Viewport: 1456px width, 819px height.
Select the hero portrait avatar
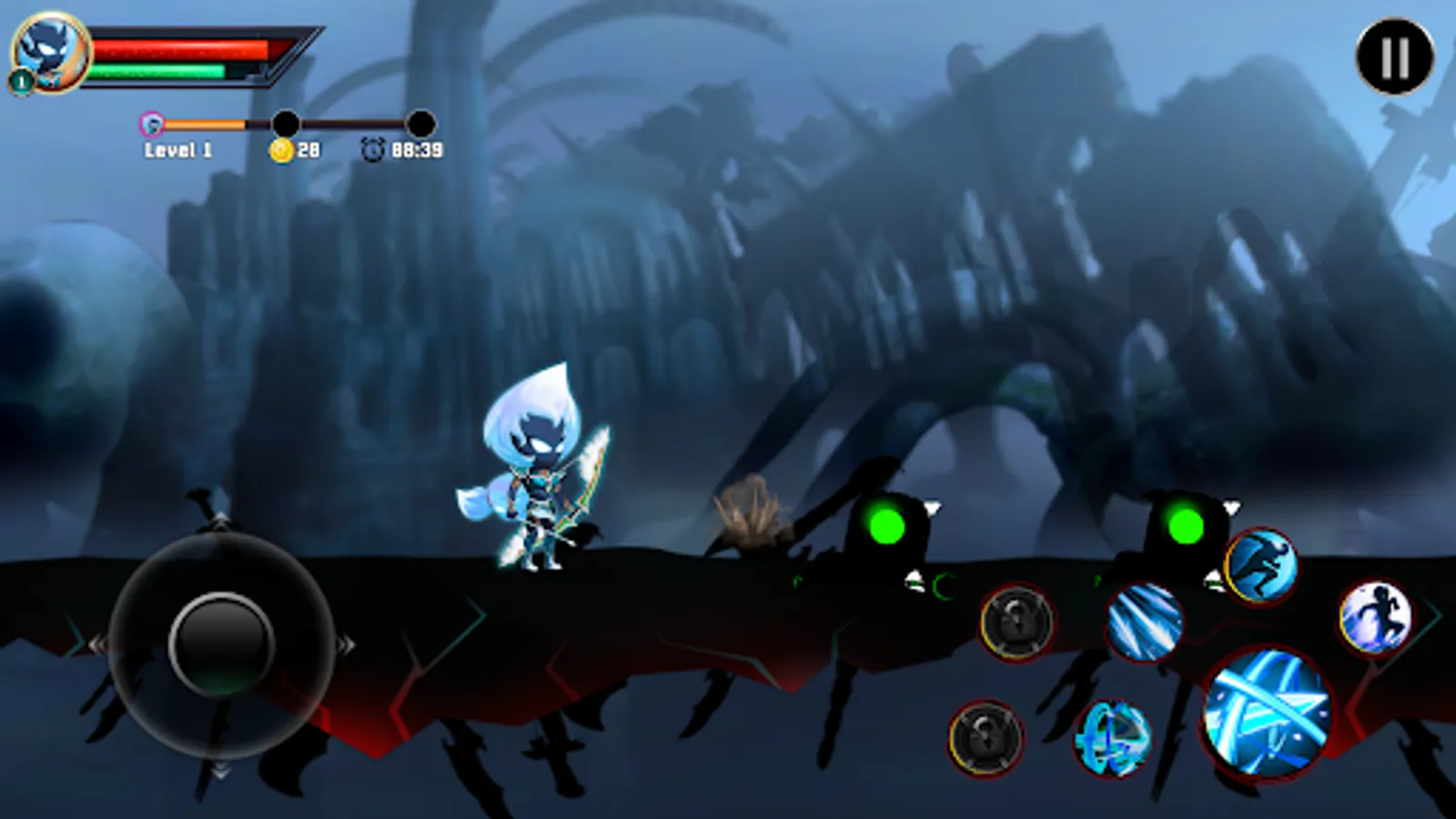click(52, 52)
